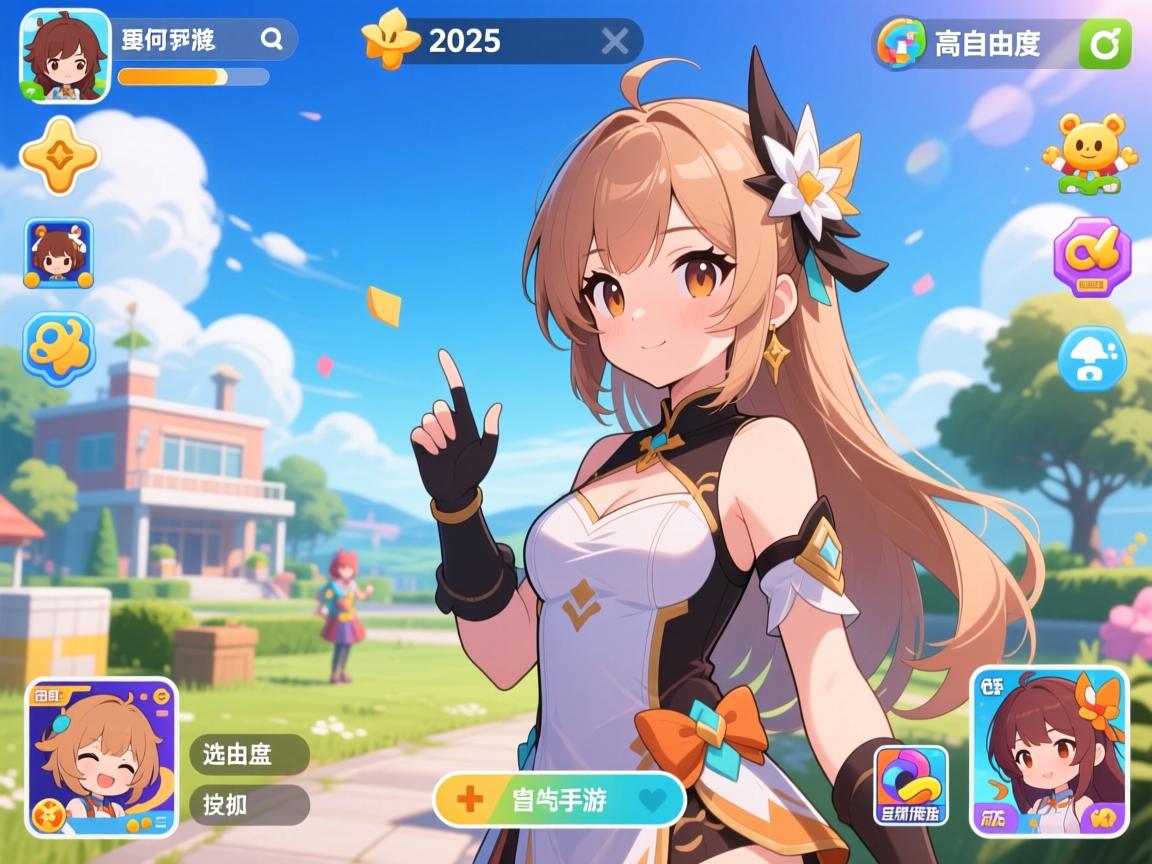Open the rainbow swirl app icon
The width and height of the screenshot is (1152, 864).
pos(911,783)
